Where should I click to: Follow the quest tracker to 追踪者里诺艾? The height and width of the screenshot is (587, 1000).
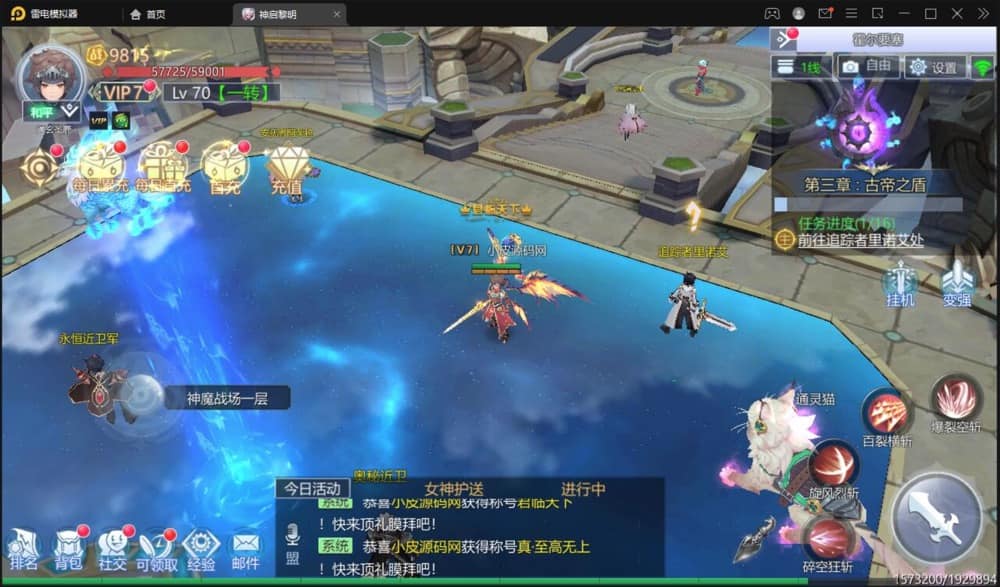pos(859,240)
